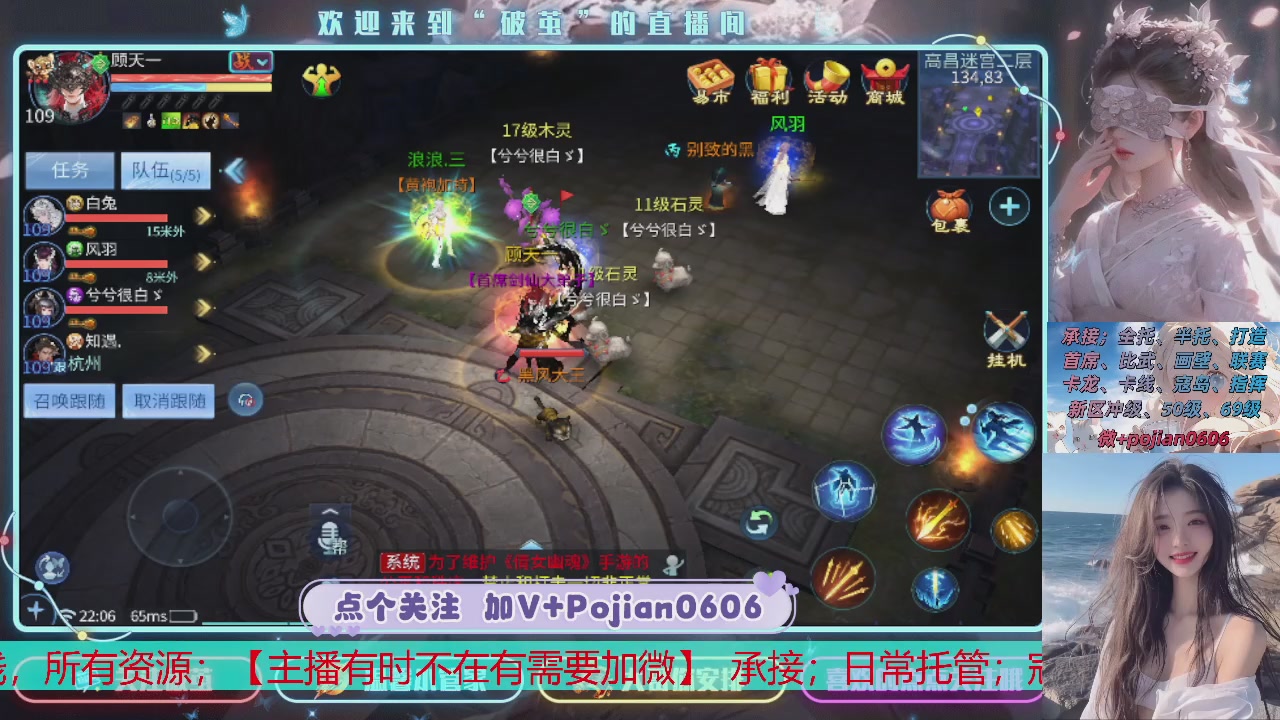The image size is (1280, 720).
Task: Switch to the 任务 tasks tab
Action: [x=68, y=170]
